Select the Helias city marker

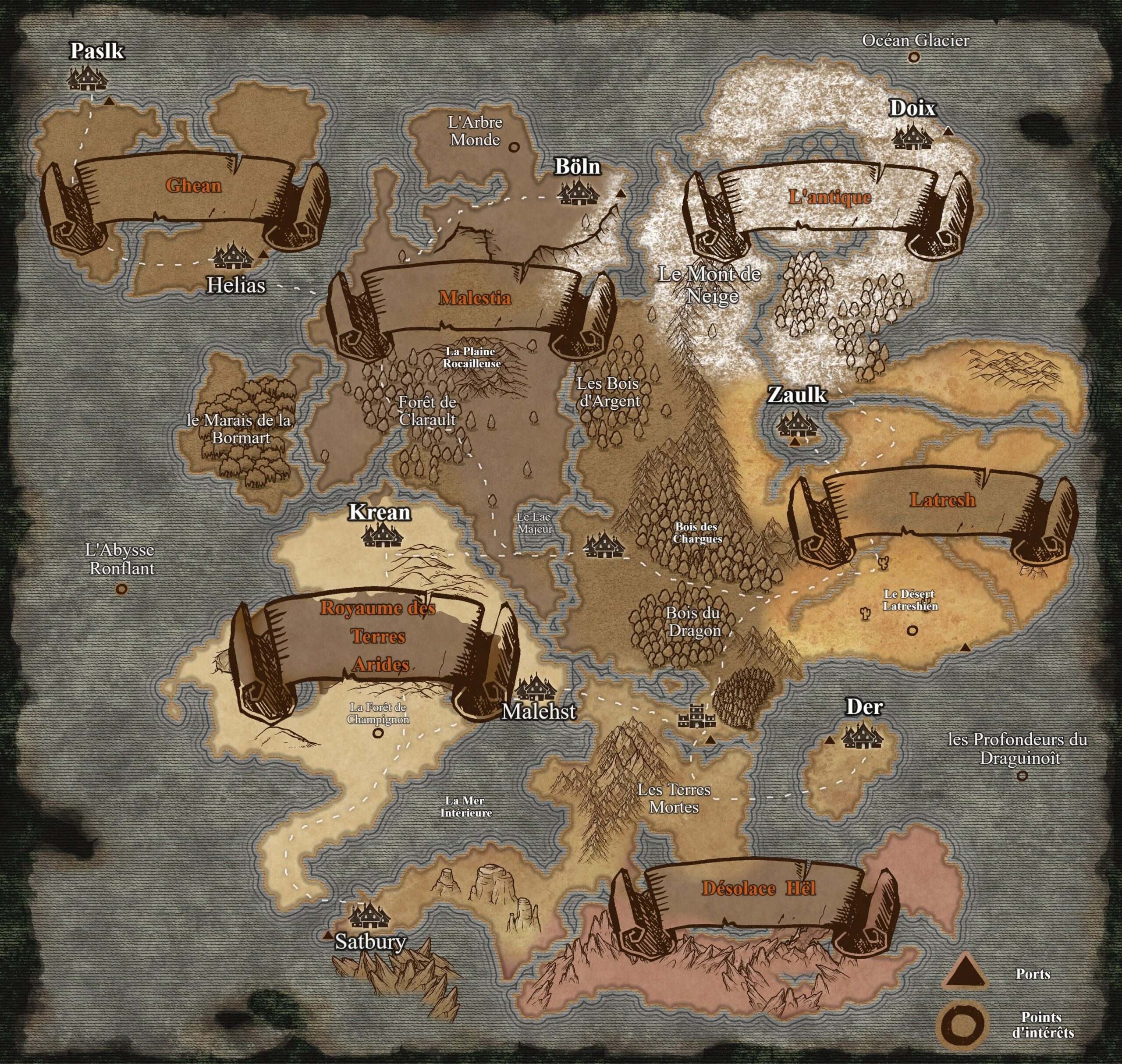tap(233, 256)
